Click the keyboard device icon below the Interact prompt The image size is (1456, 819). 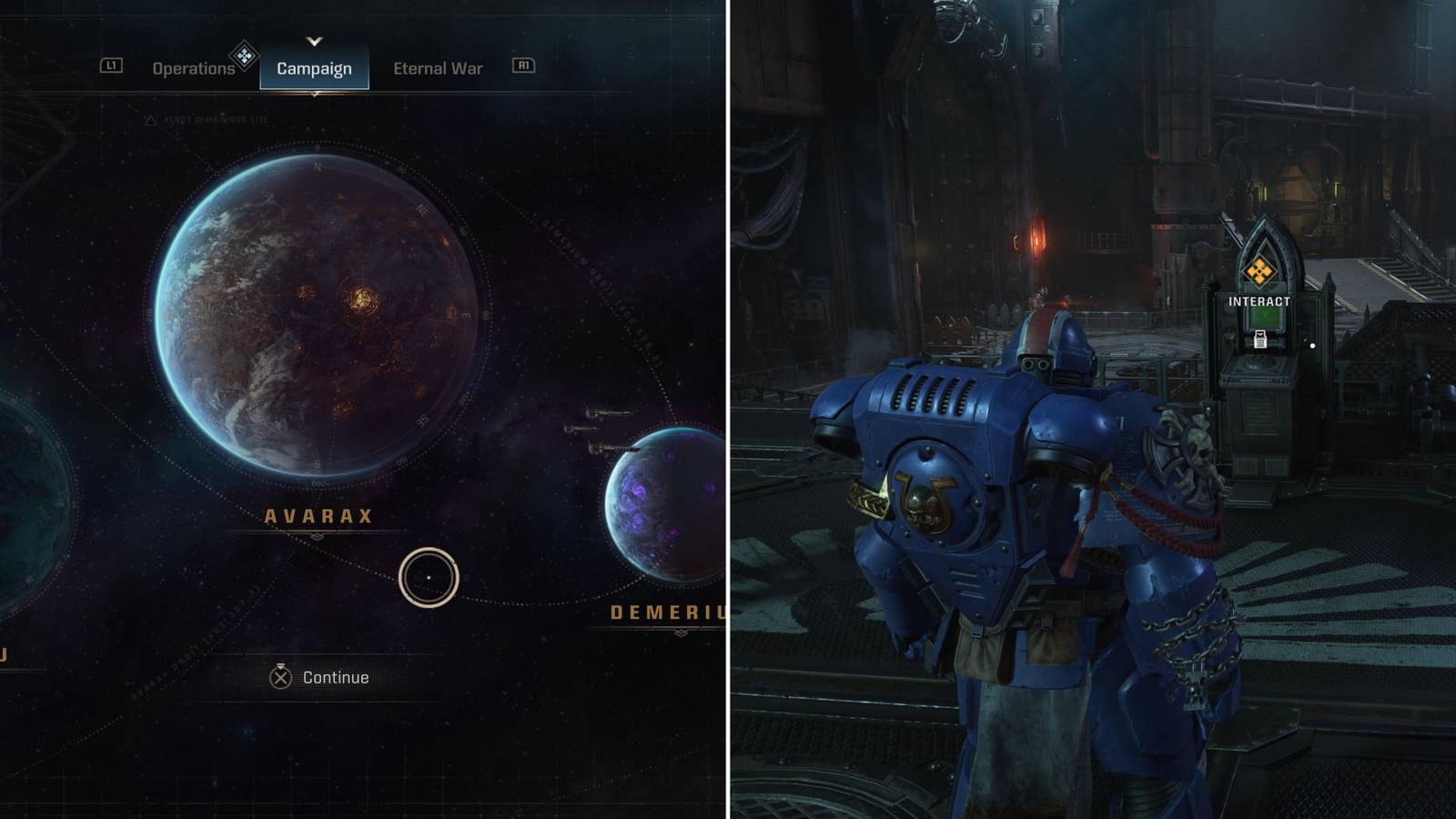click(1260, 339)
